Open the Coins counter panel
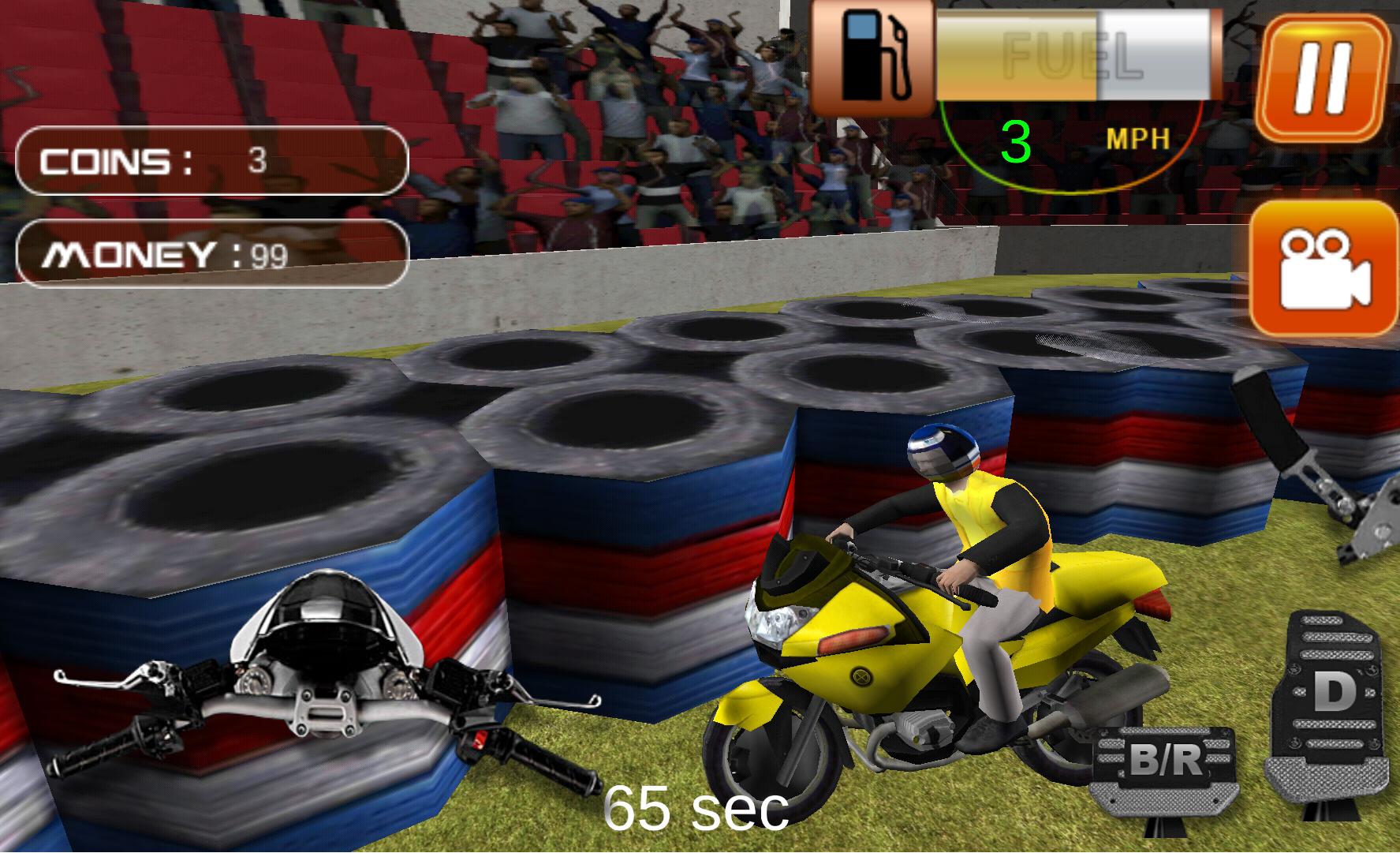Viewport: 1400px width, 853px height. click(211, 162)
